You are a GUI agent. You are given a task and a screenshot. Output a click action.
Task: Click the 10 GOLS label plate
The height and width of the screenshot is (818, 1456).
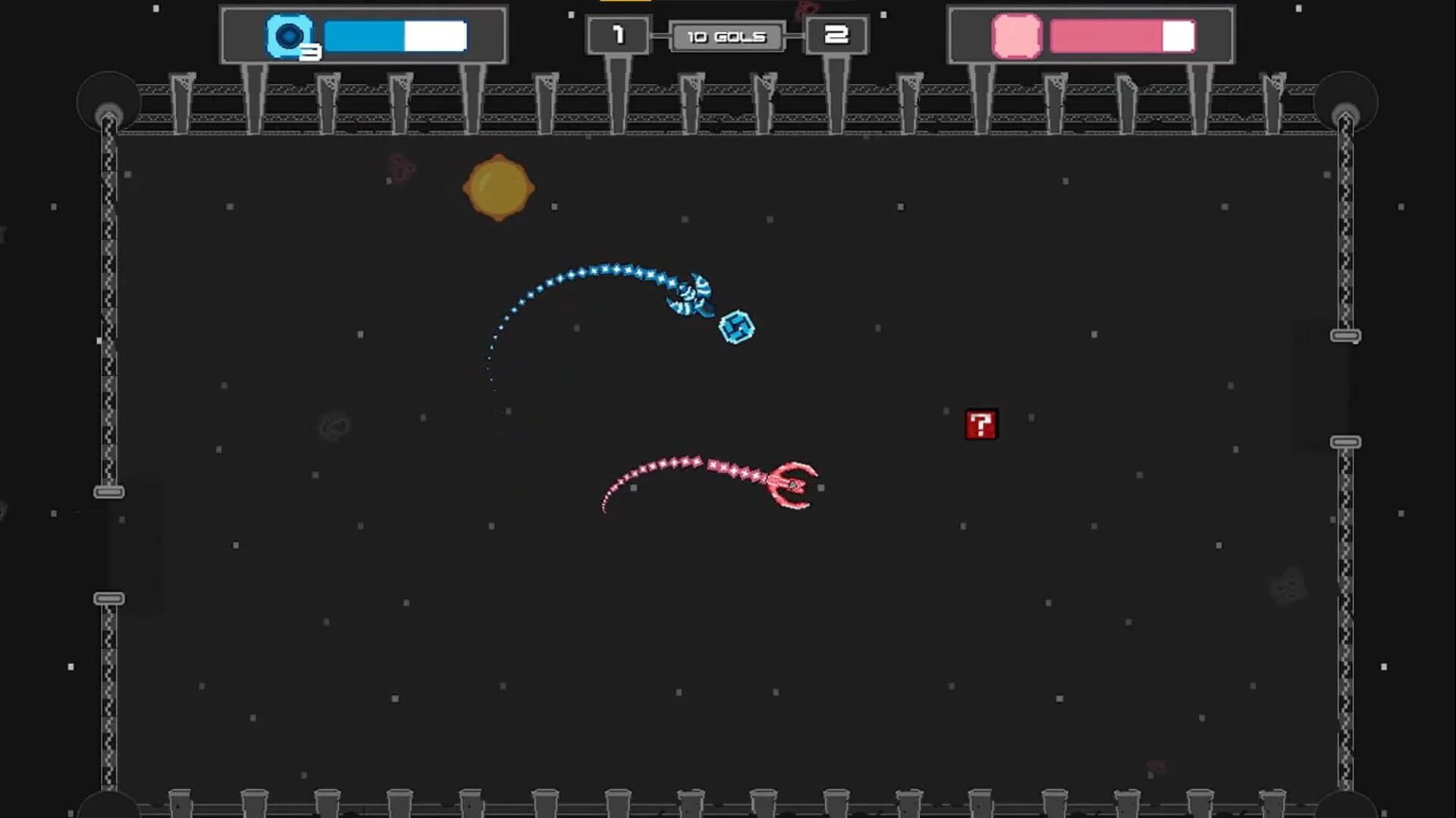coord(726,36)
